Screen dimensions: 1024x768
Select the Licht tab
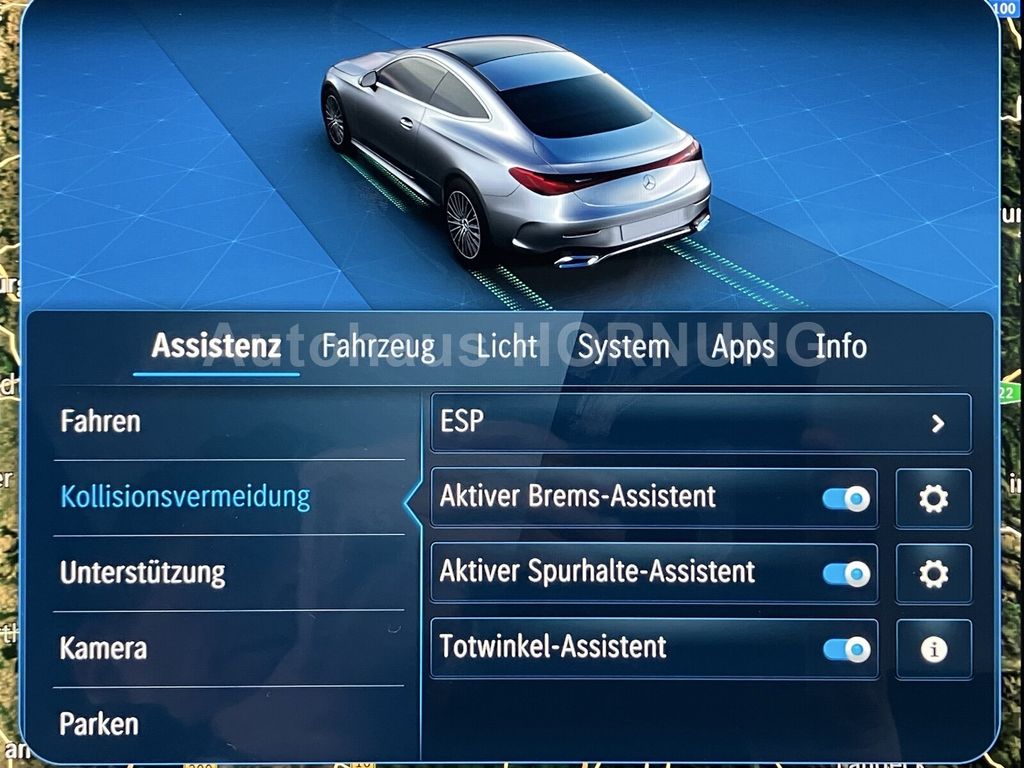(507, 347)
